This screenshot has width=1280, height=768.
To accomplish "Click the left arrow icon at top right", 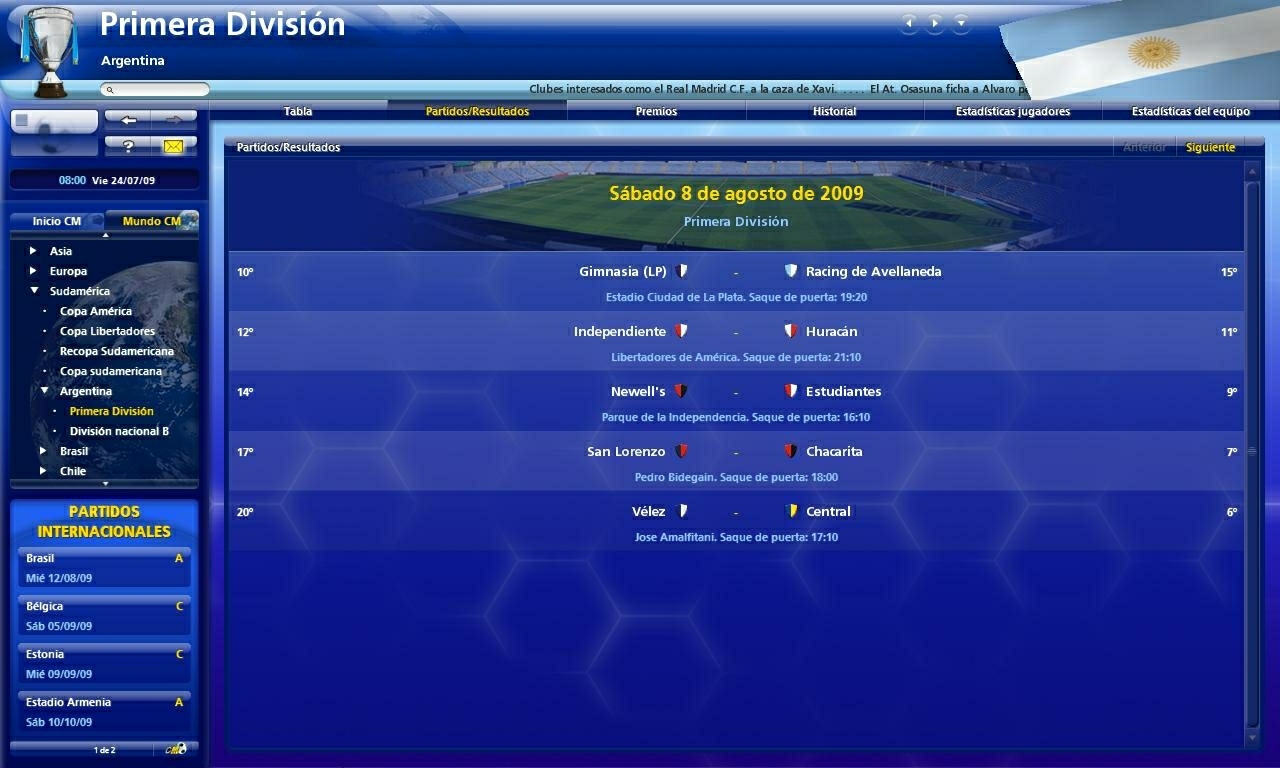I will (908, 21).
